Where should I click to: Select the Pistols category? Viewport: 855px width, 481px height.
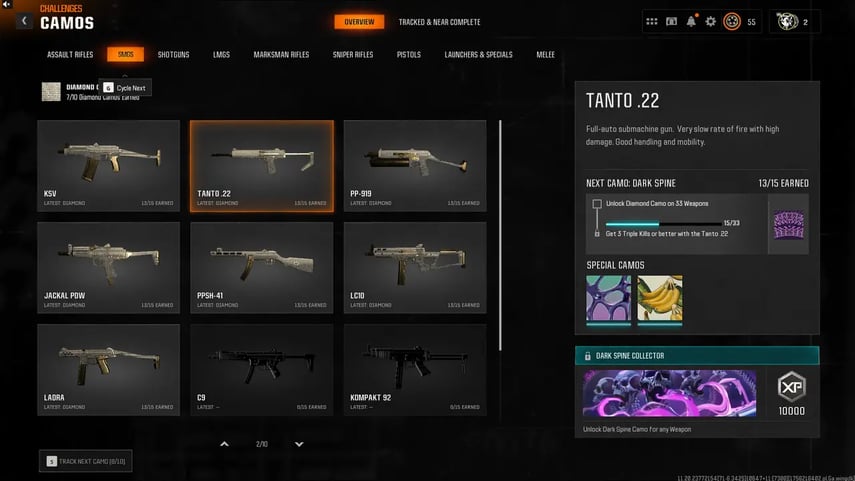click(408, 54)
